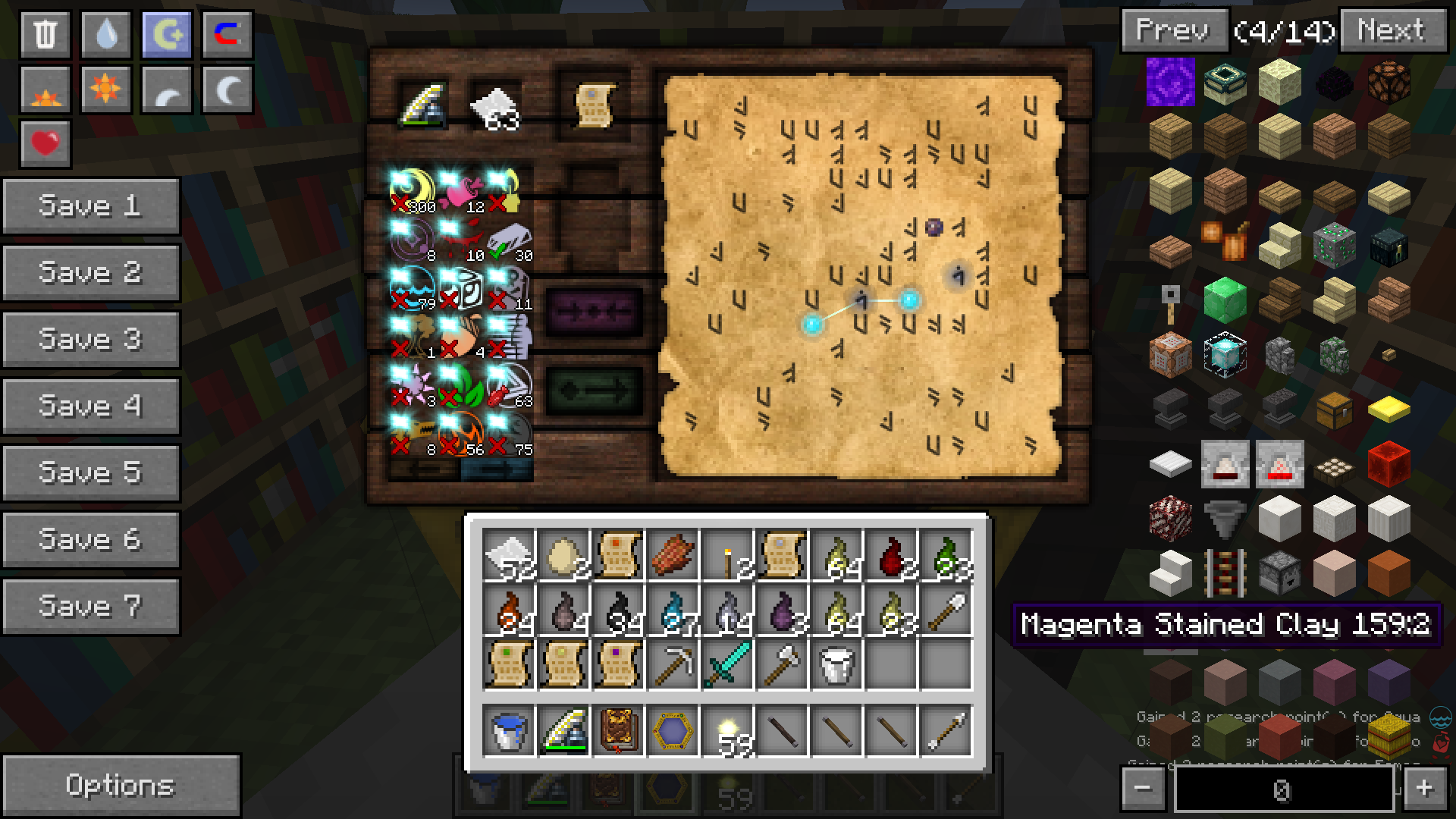Go to the Next item page

[1392, 31]
